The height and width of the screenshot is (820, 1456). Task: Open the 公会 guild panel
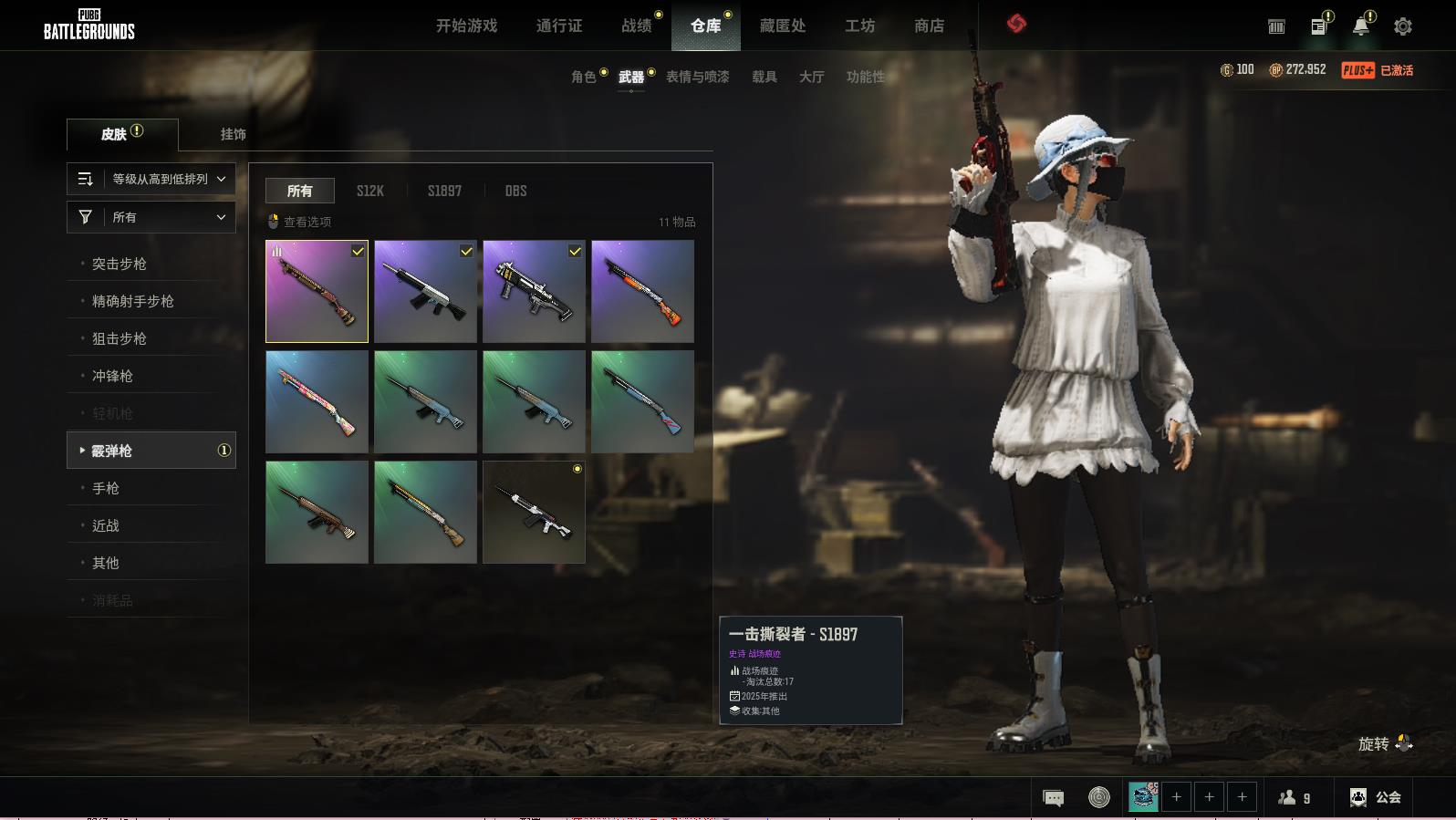click(1376, 797)
